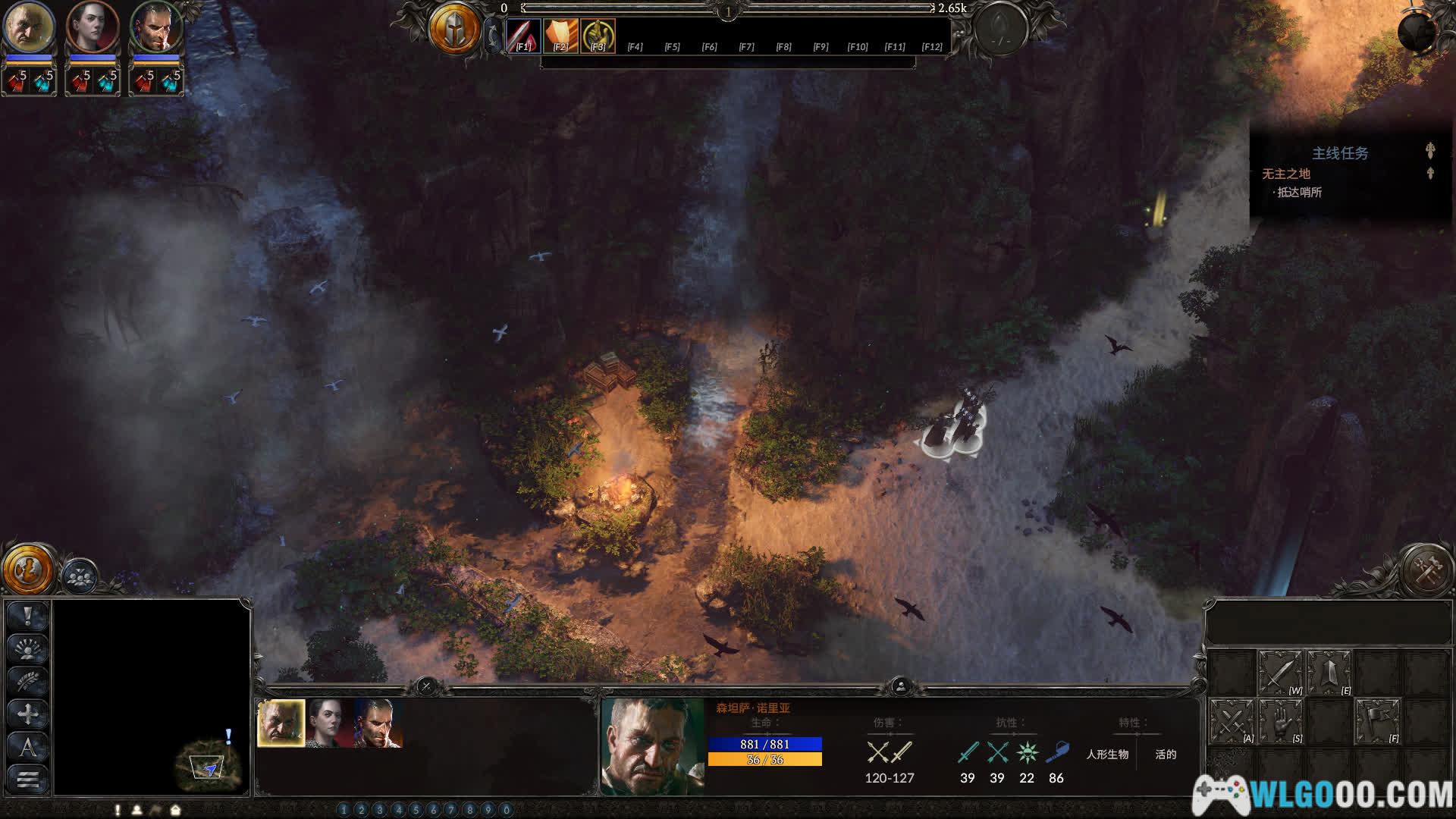Select the woman hero portrait at top-left
This screenshot has width=1456, height=819.
tap(93, 27)
